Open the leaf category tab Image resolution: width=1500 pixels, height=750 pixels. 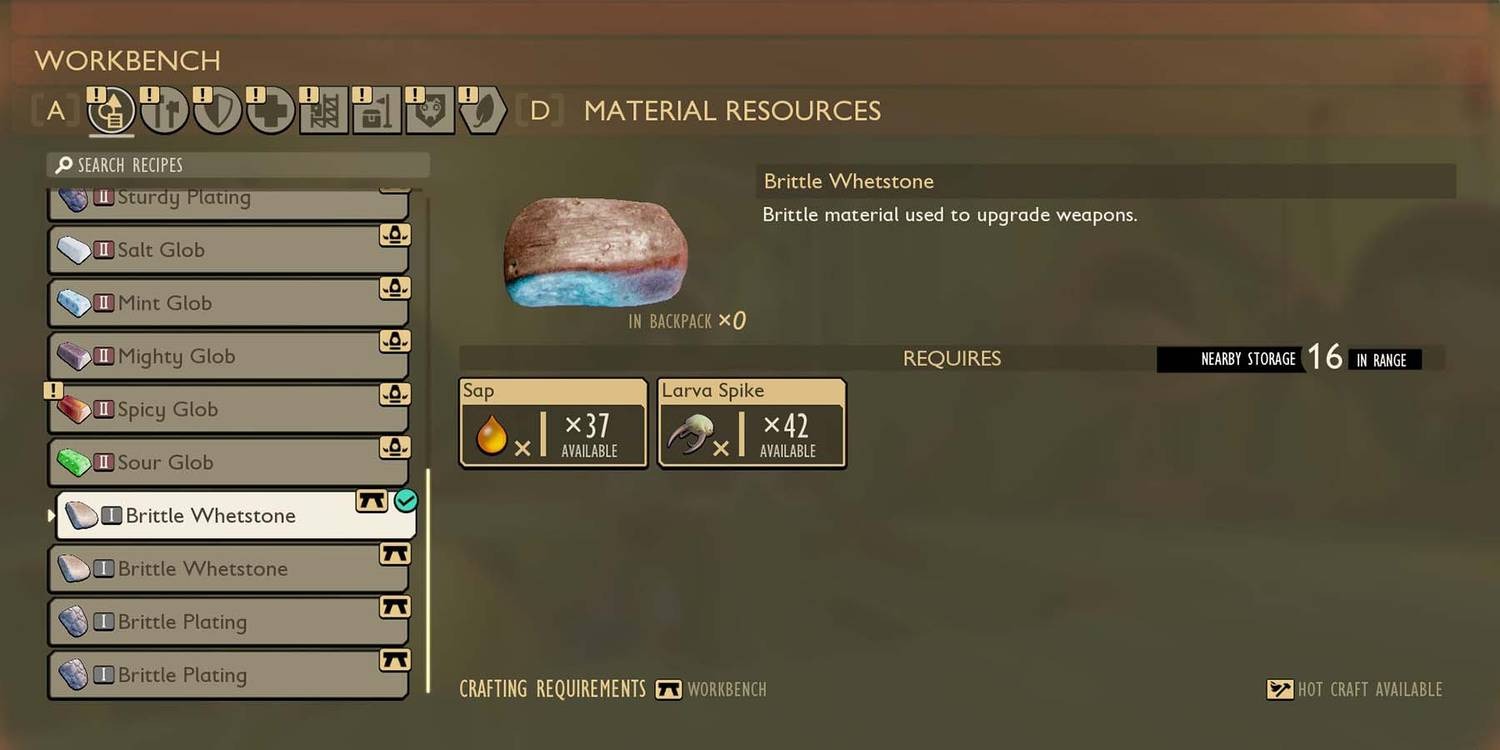[x=483, y=111]
